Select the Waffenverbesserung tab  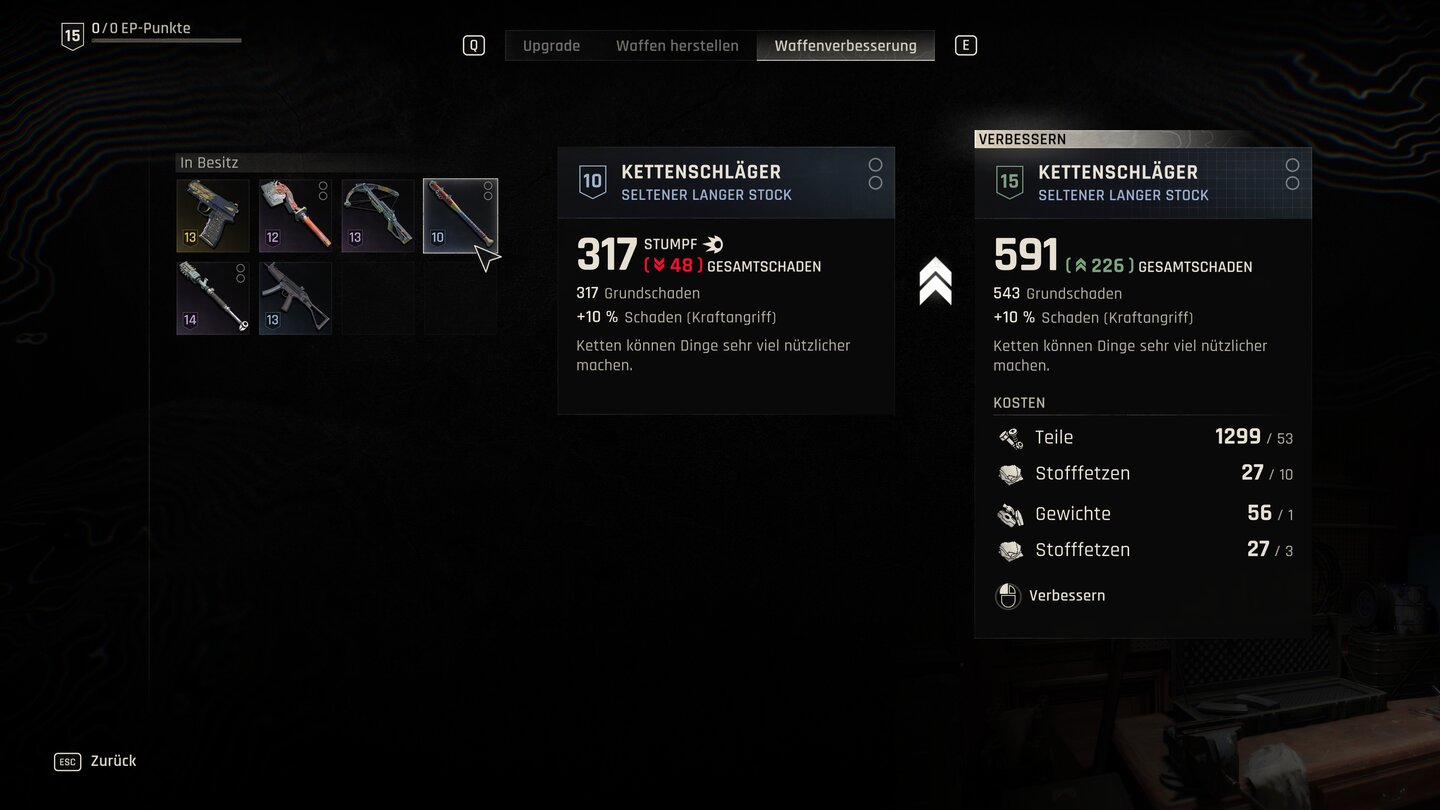pyautogui.click(x=845, y=46)
